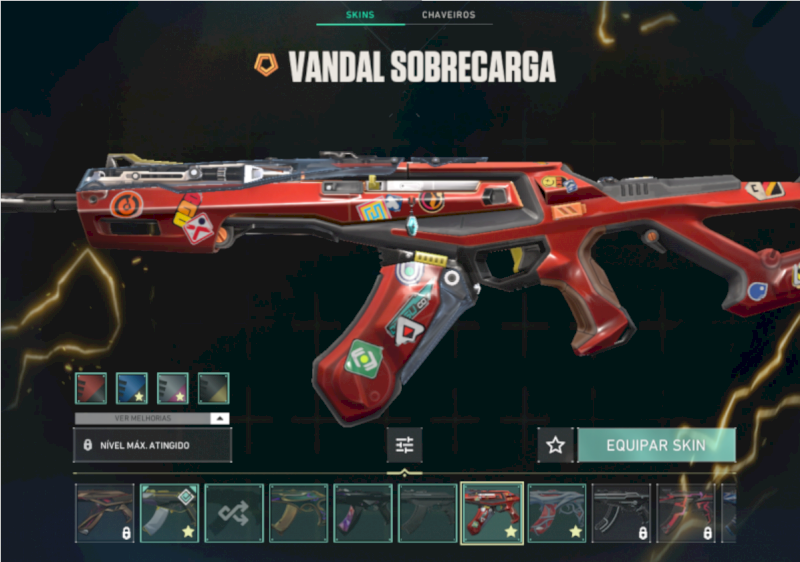
Task: Select the shuffle random skin tile
Action: pyautogui.click(x=234, y=513)
